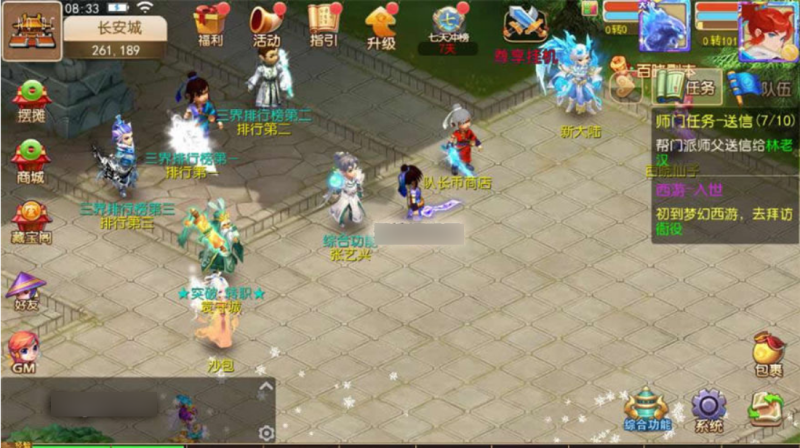
Task: Click the palace building icon at top-left
Action: pos(30,30)
